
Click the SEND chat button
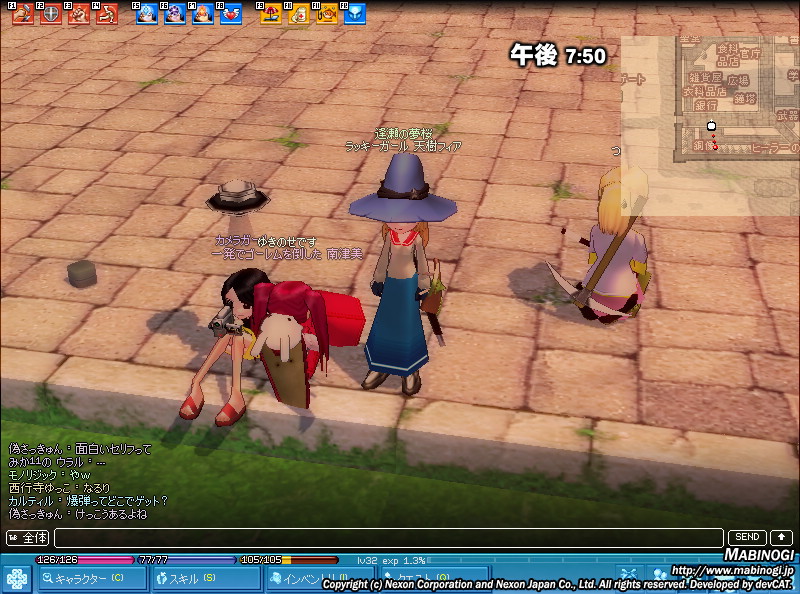click(747, 538)
